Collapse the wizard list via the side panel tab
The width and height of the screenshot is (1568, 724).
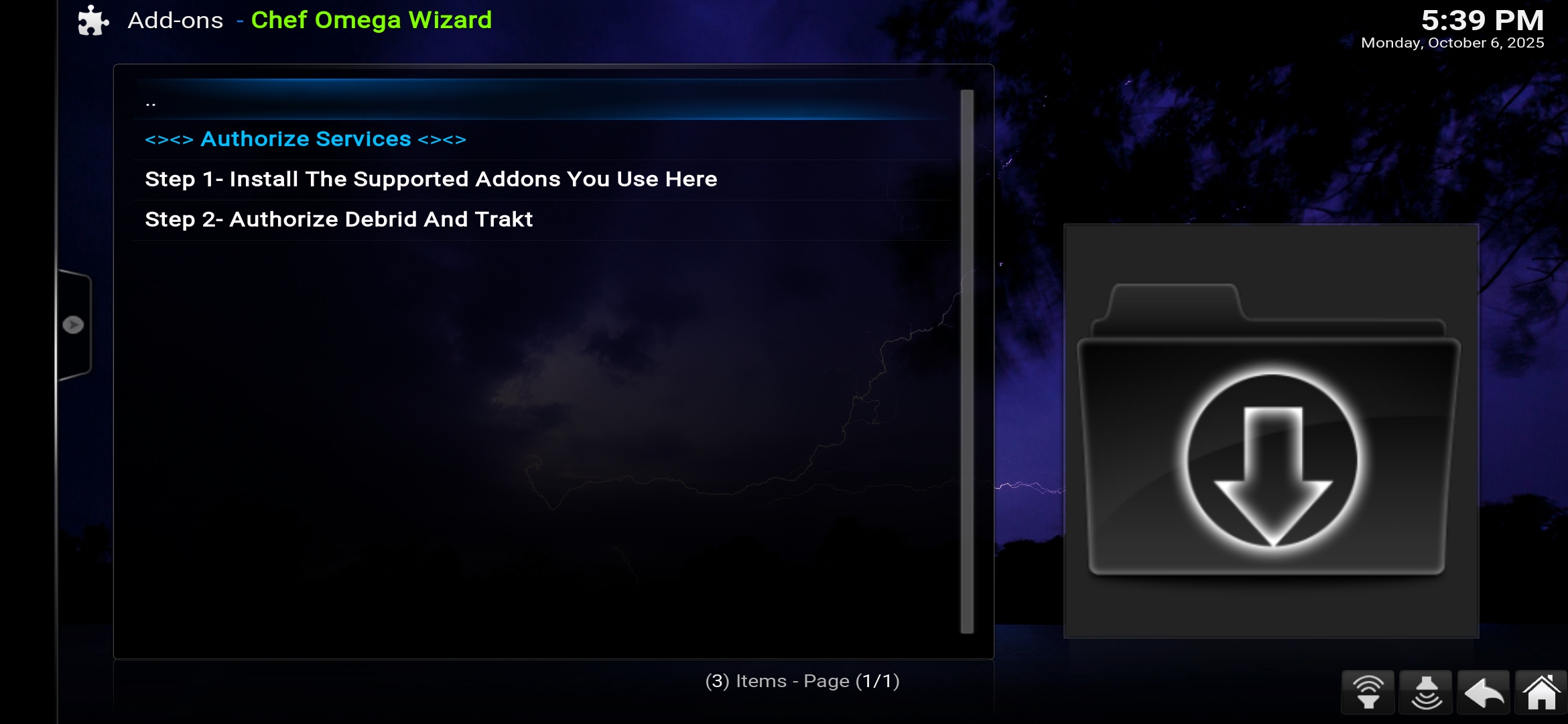coord(74,324)
